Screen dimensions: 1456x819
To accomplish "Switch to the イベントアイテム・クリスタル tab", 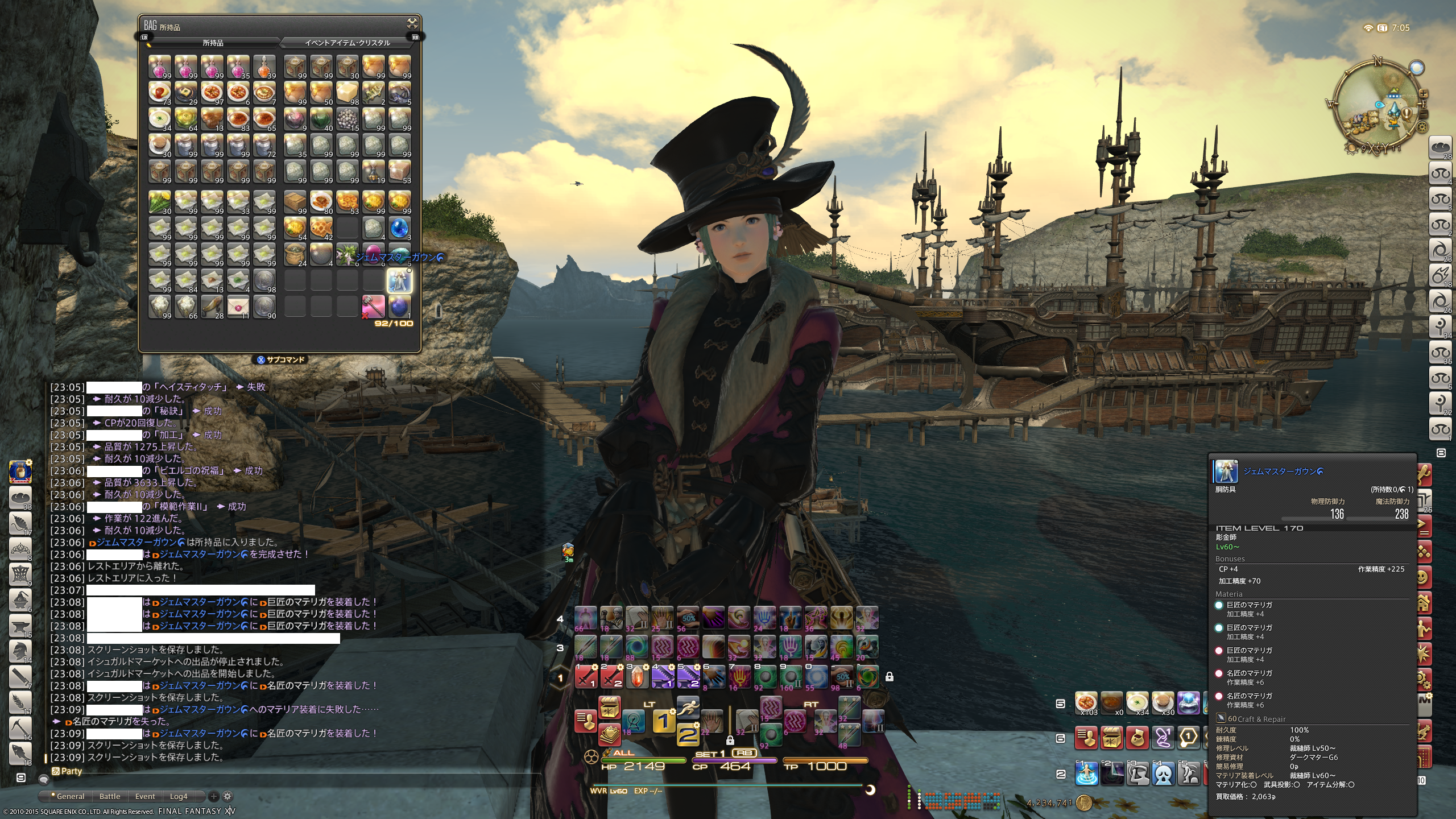I will [x=347, y=43].
